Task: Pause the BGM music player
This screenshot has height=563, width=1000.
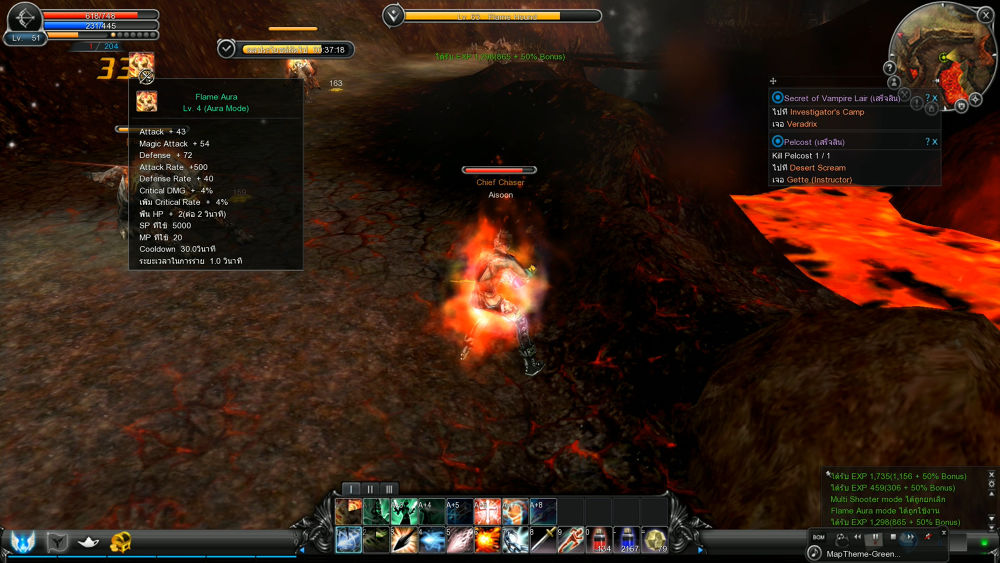Action: 876,538
